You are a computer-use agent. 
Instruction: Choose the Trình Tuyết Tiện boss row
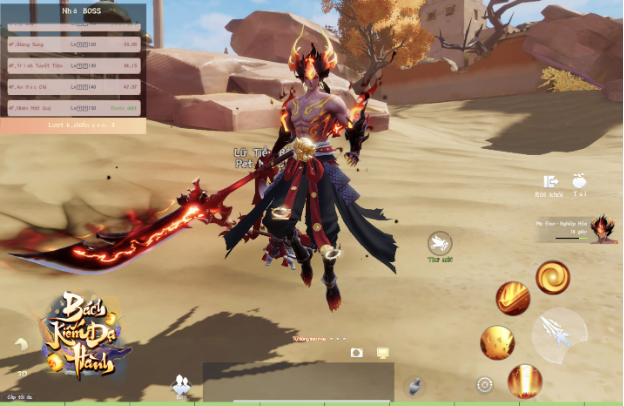pyautogui.click(x=73, y=65)
